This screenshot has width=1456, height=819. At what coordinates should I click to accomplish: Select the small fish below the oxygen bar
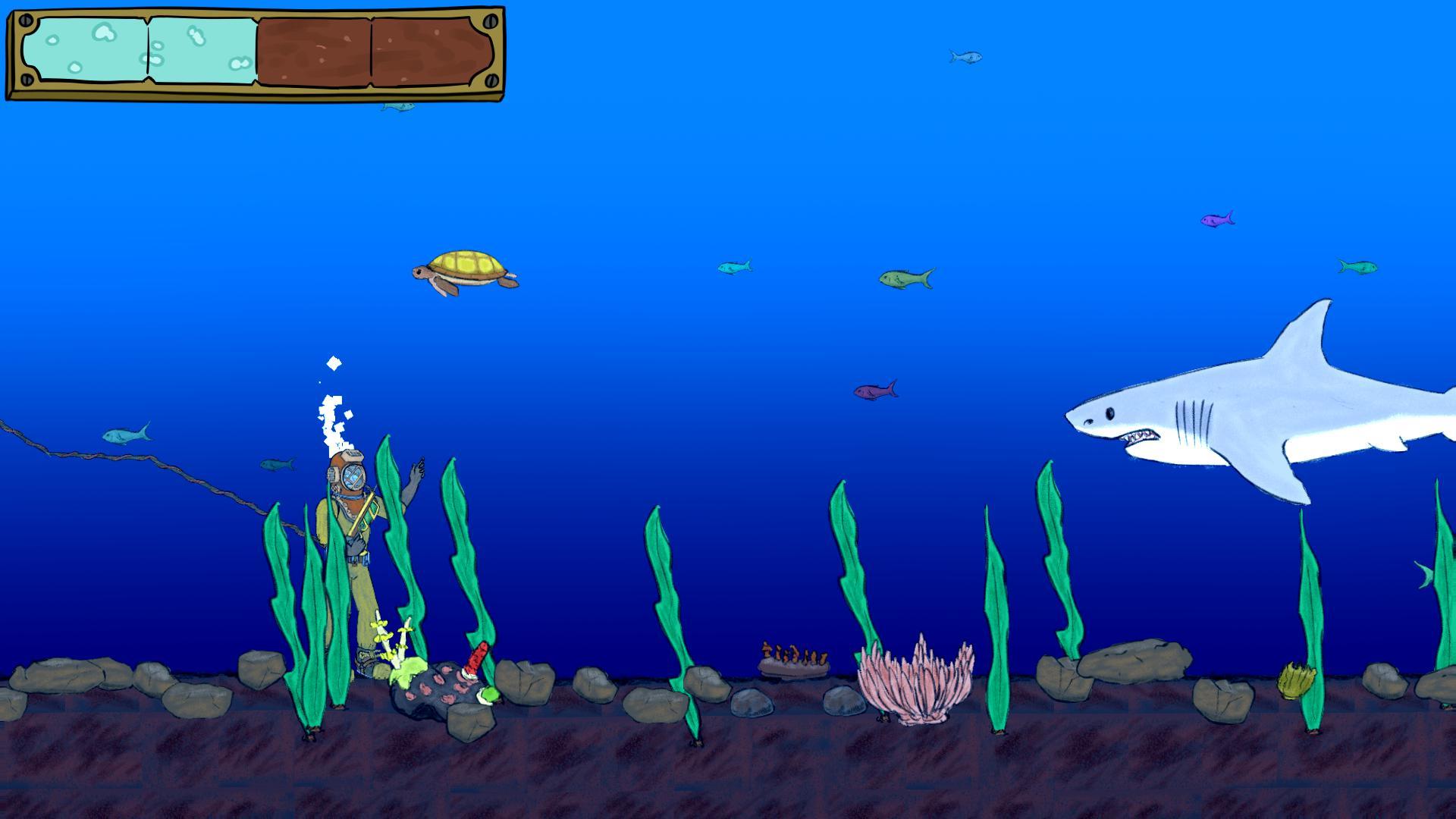pos(397,106)
